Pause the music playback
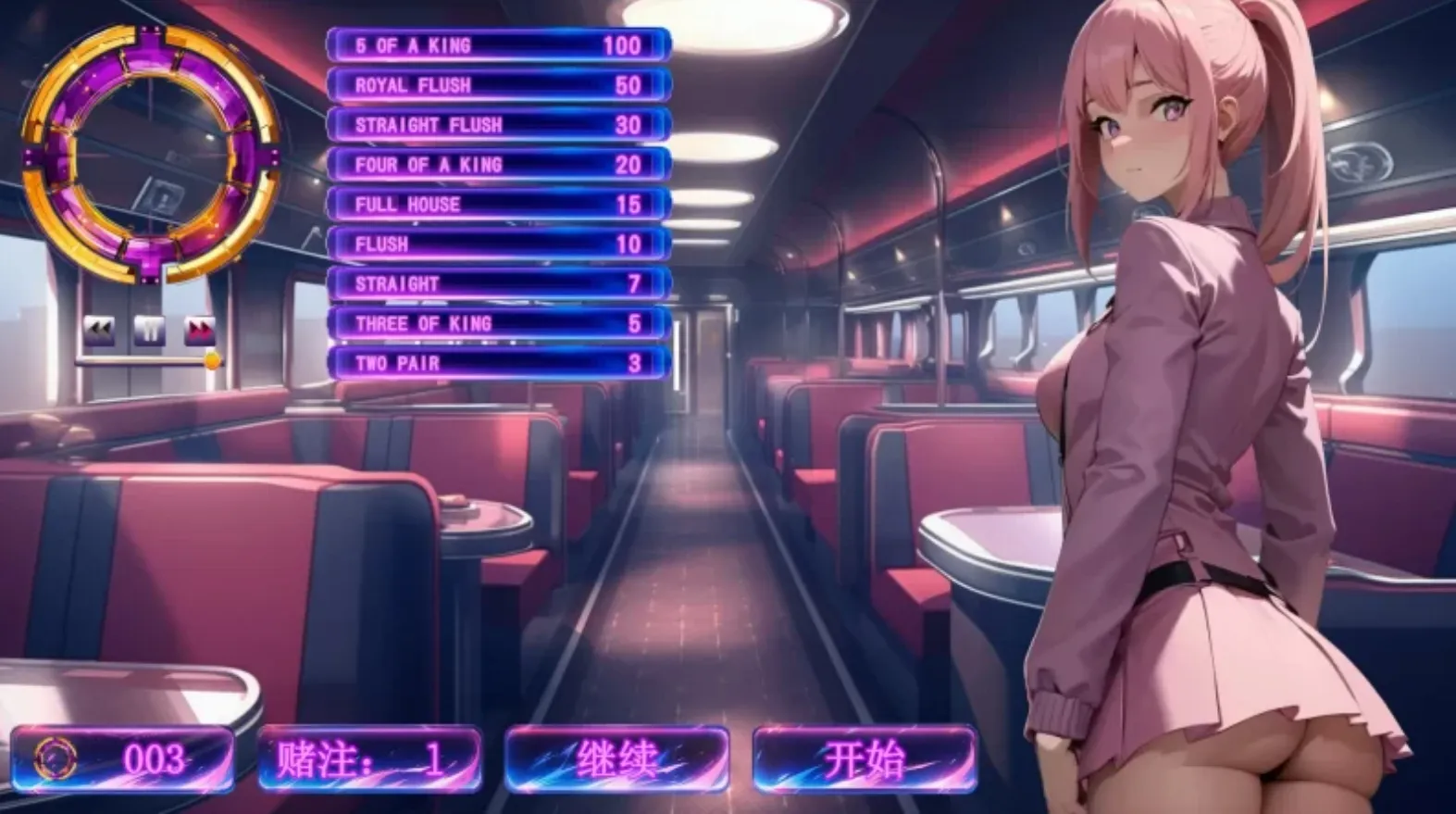The width and height of the screenshot is (1456, 814). (x=149, y=330)
